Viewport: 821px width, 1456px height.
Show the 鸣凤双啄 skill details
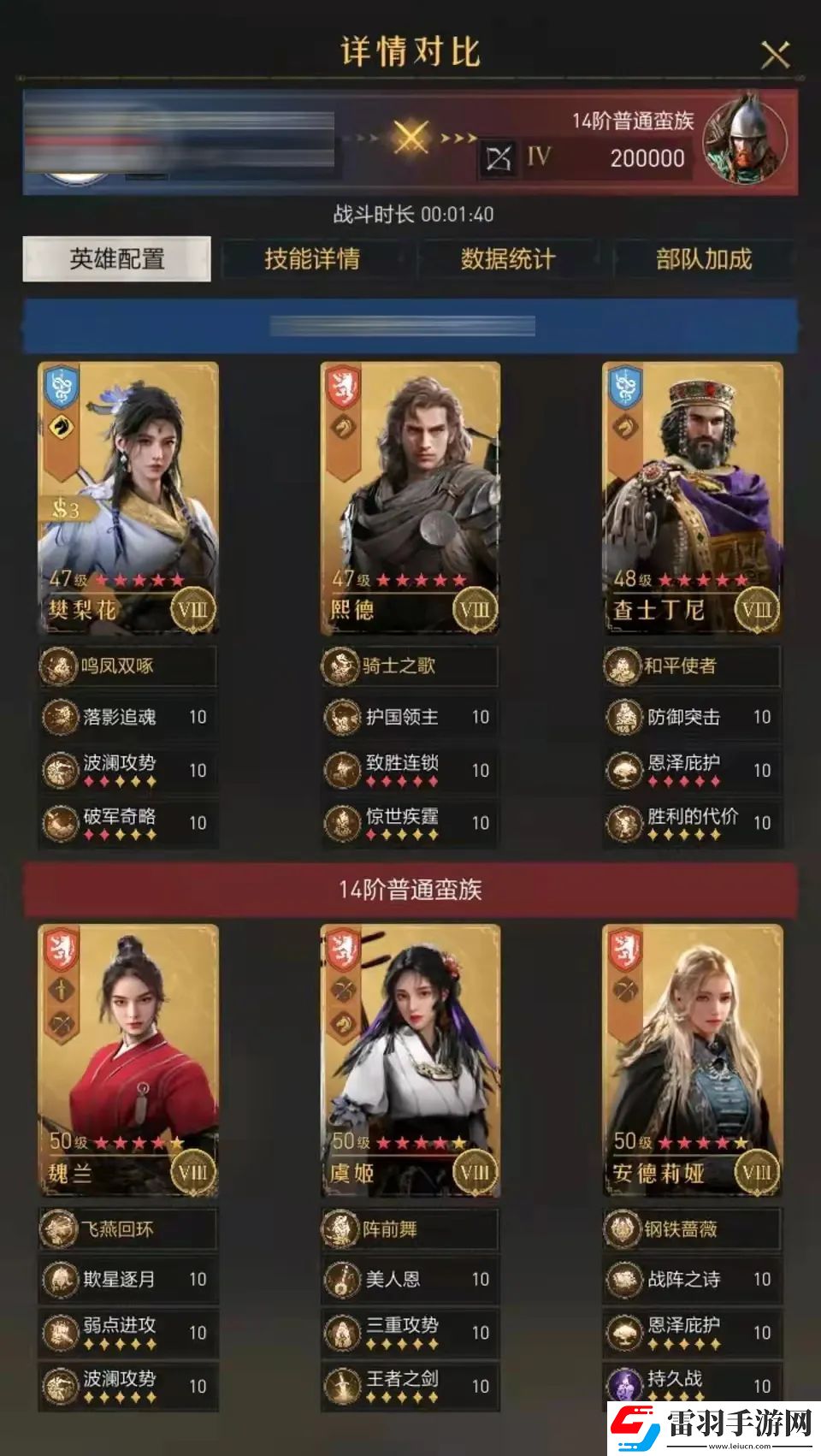pos(128,666)
